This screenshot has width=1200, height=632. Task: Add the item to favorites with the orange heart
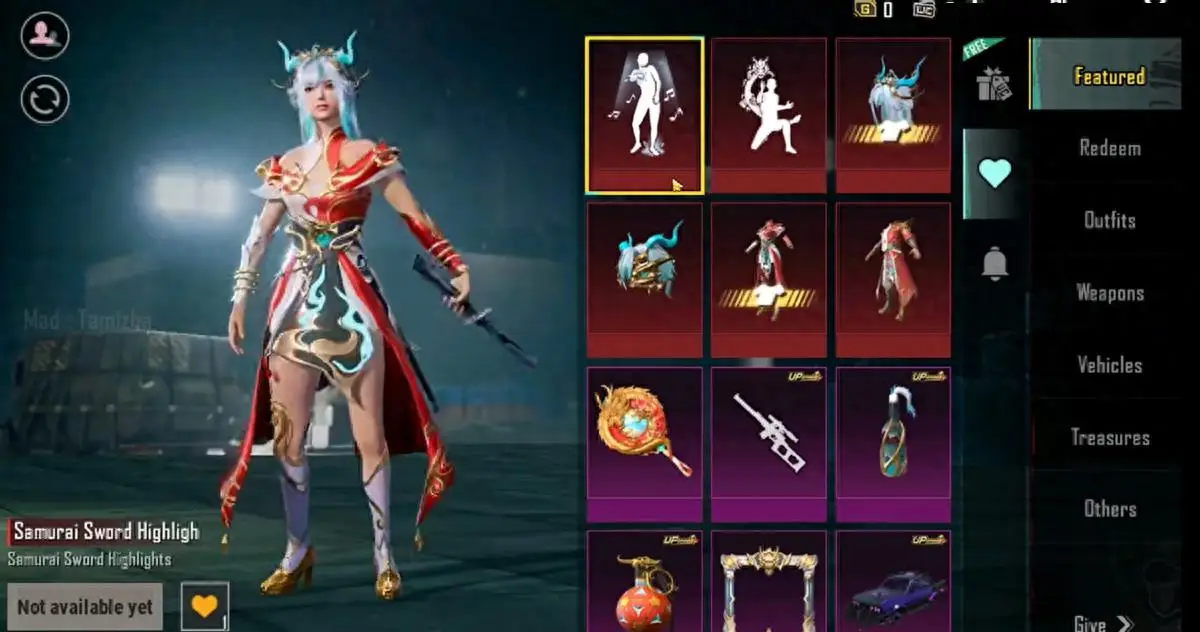point(204,606)
